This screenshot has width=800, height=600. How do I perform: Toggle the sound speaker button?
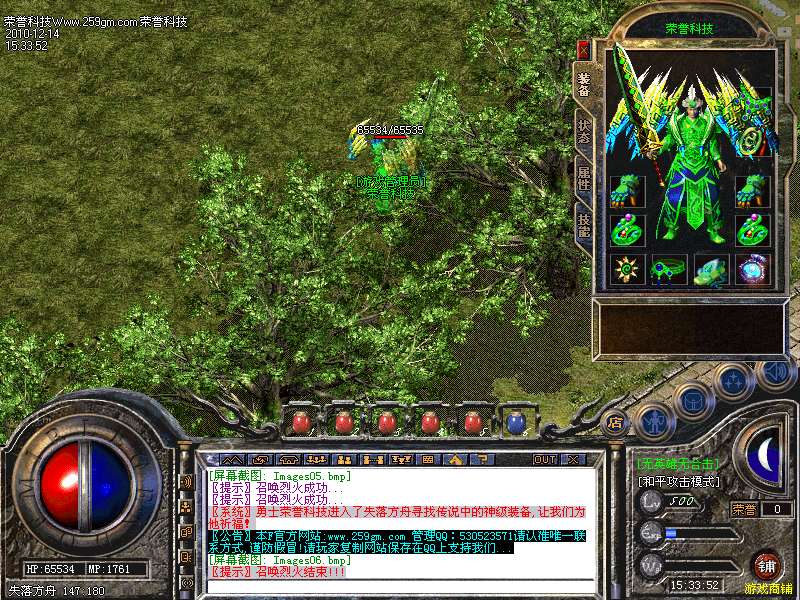(x=775, y=372)
